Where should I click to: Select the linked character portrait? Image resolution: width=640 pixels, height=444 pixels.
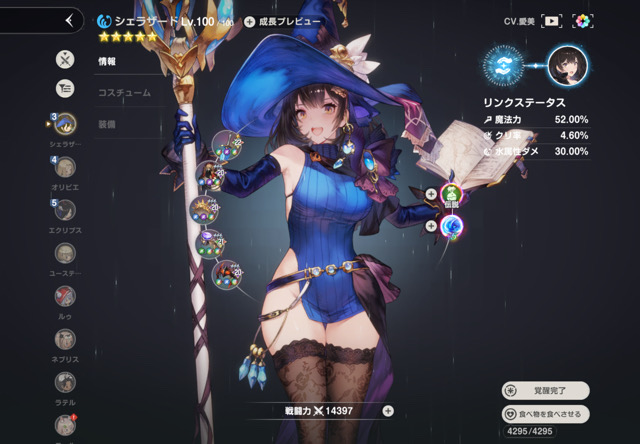pyautogui.click(x=567, y=63)
